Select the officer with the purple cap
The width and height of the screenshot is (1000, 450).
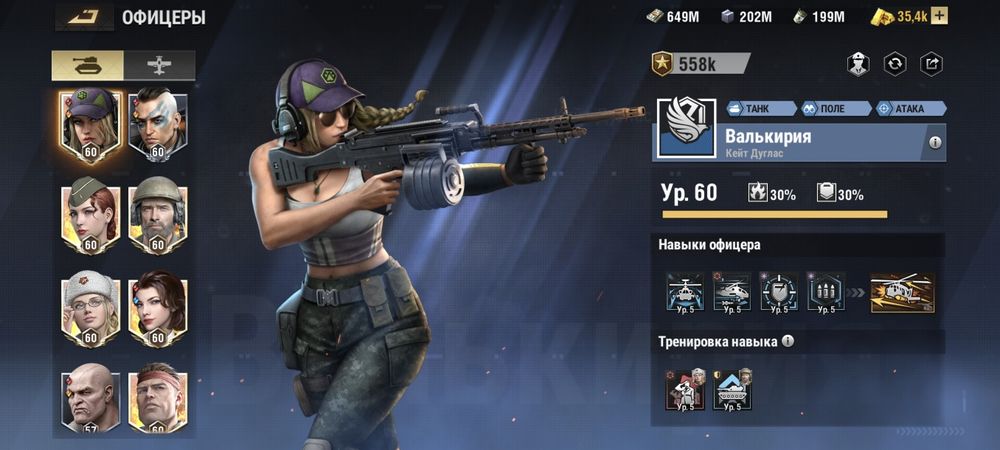(x=90, y=125)
